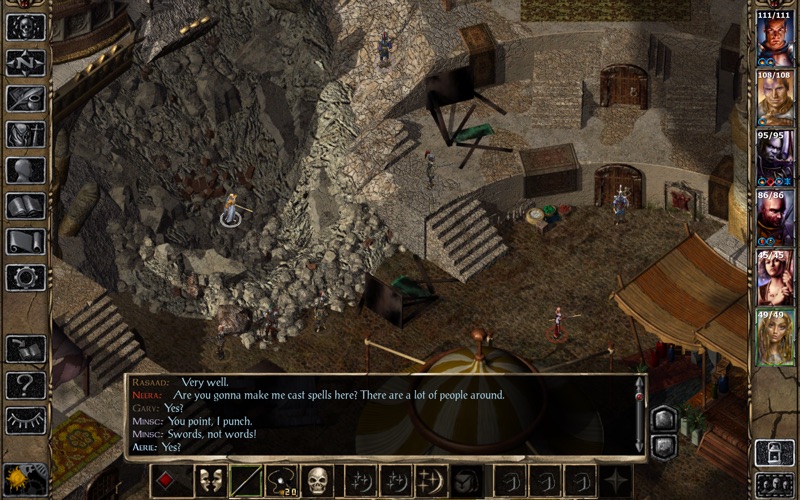Viewport: 800px width, 500px height.
Task: Open game options with the gear button
Action: 25,277
